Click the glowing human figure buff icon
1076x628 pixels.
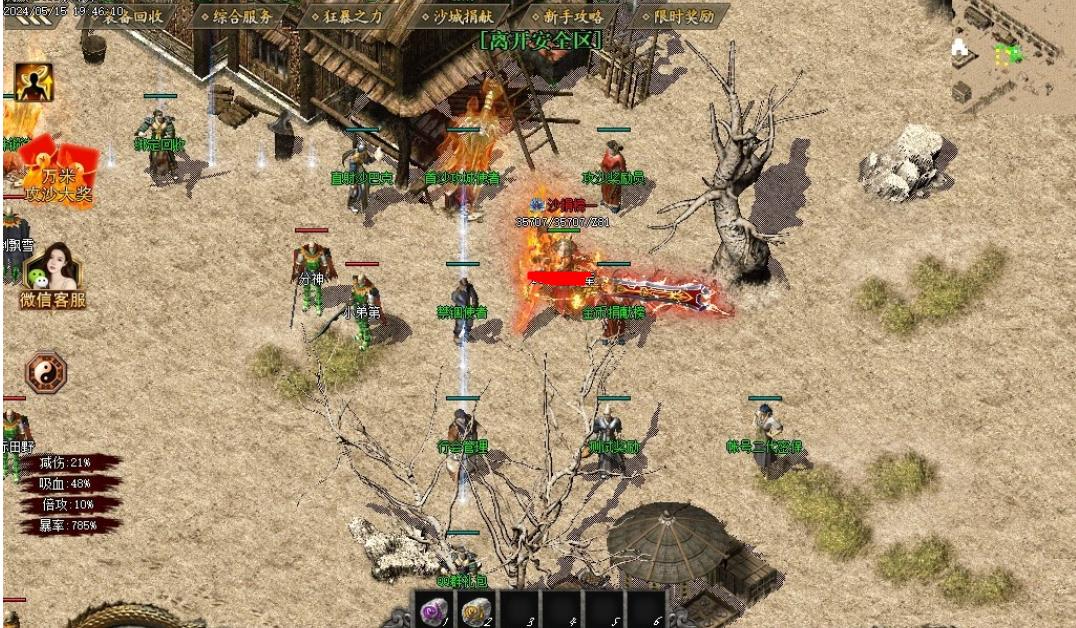tap(34, 82)
